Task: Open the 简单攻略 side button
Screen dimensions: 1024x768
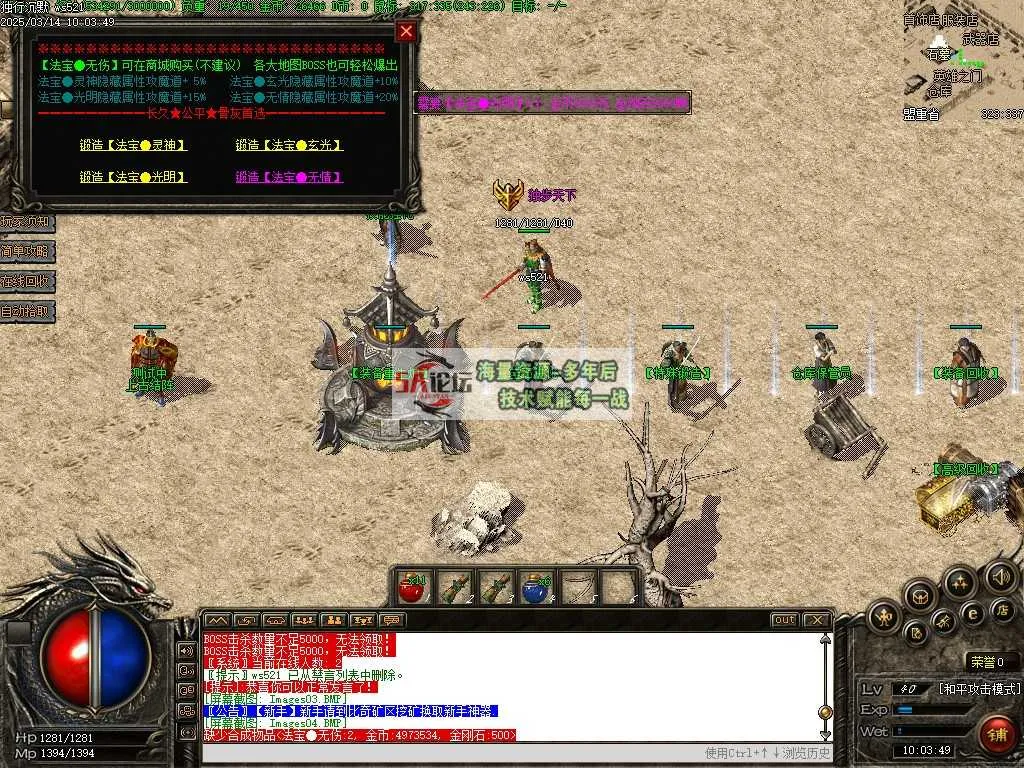Action: (x=27, y=251)
